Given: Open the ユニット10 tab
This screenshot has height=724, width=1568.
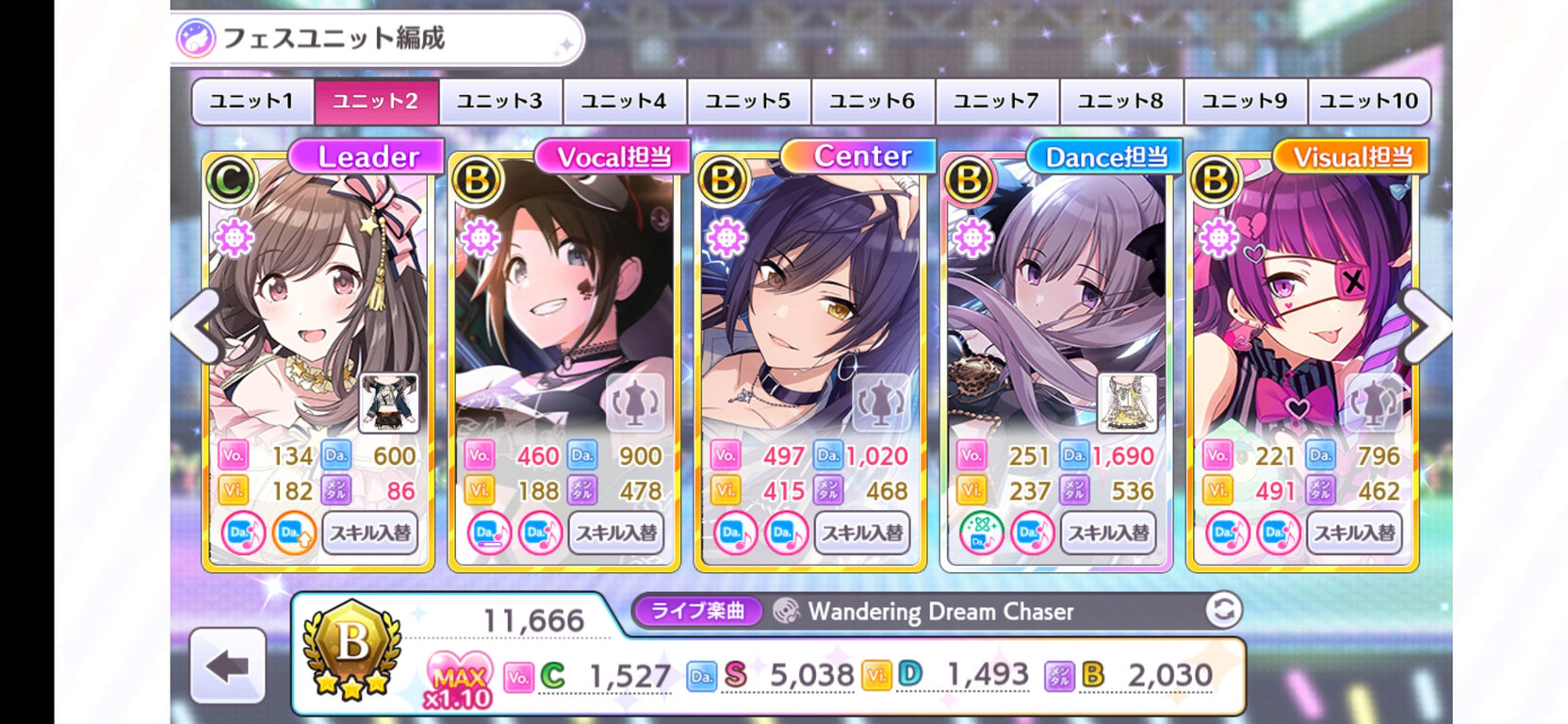Looking at the screenshot, I should coord(1366,101).
